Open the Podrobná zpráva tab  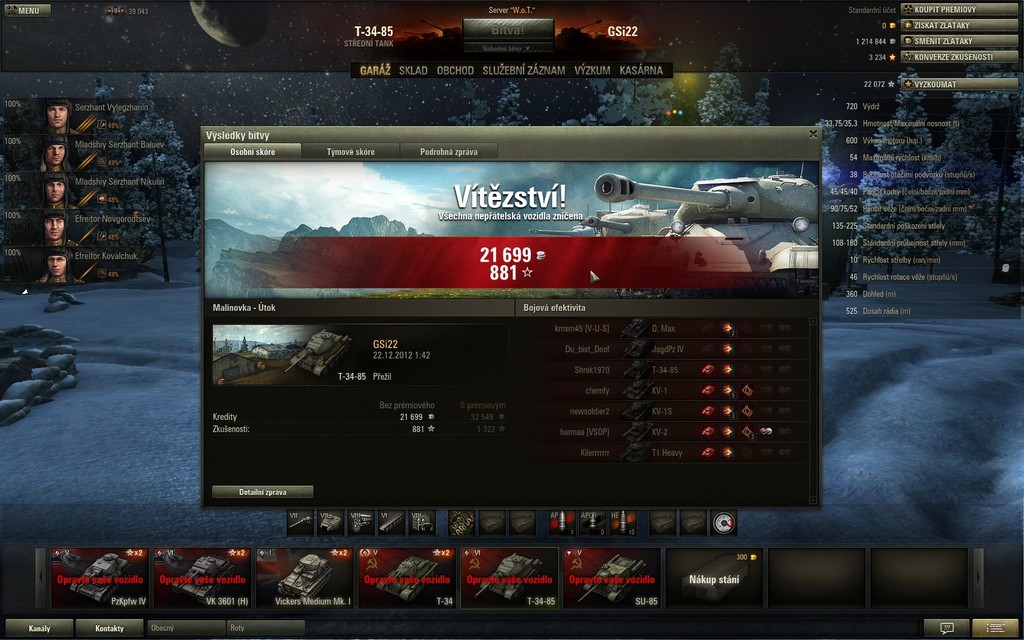click(448, 152)
